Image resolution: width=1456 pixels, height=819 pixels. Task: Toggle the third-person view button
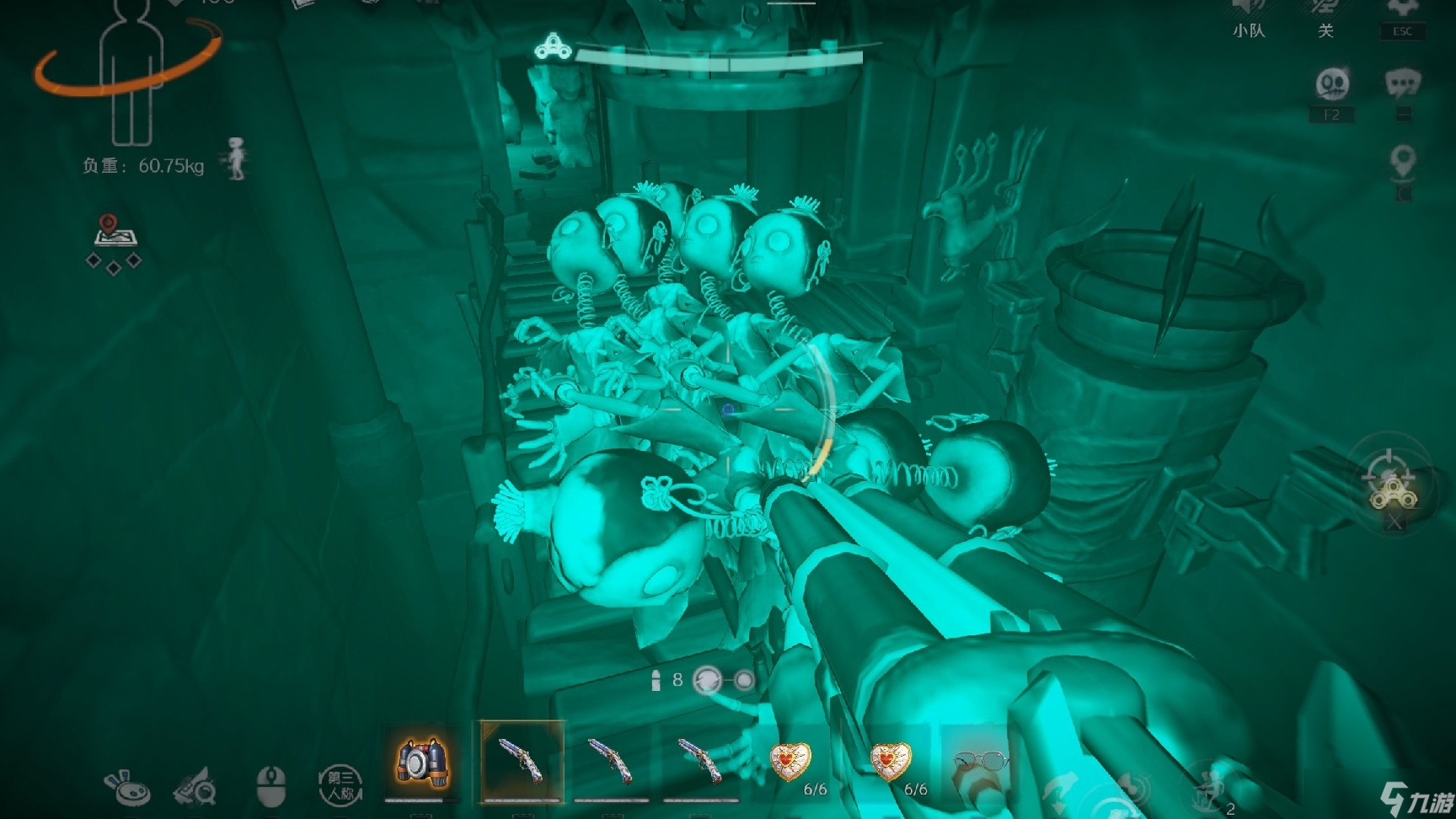click(340, 785)
